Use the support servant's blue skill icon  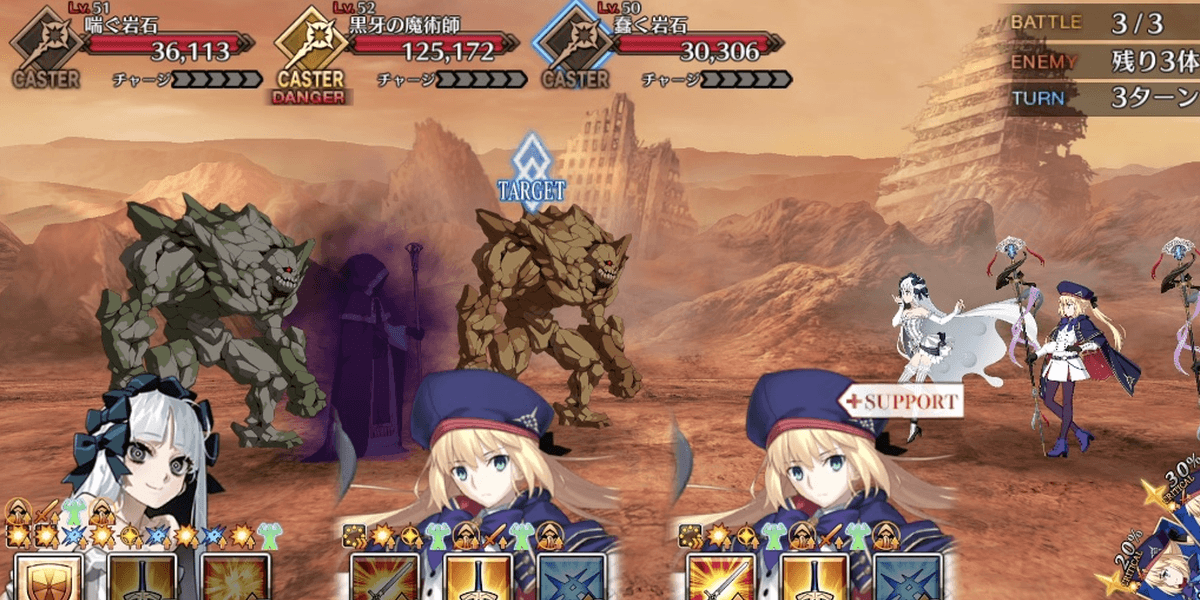[907, 578]
